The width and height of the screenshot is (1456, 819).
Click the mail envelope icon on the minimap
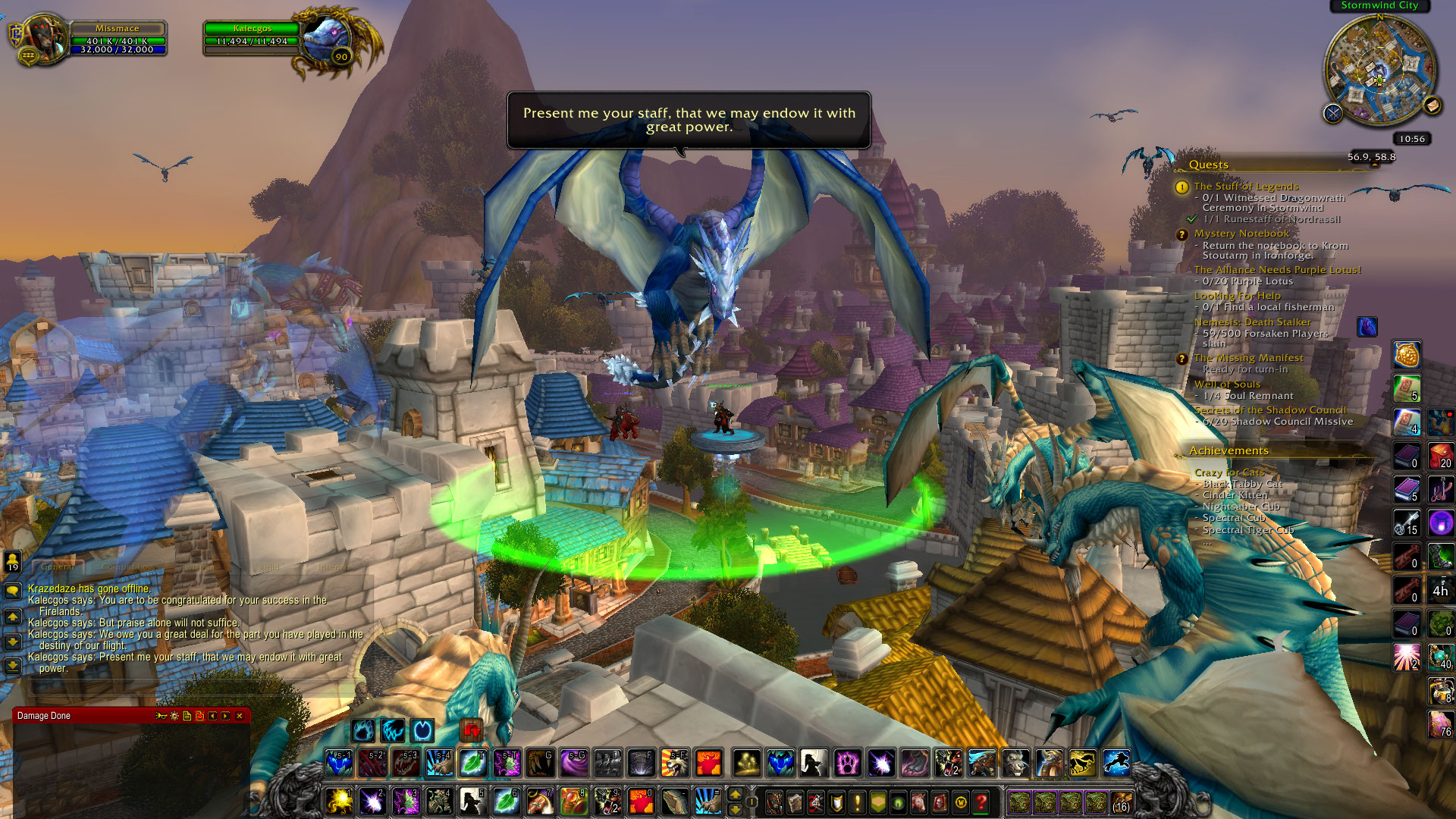tap(1432, 105)
